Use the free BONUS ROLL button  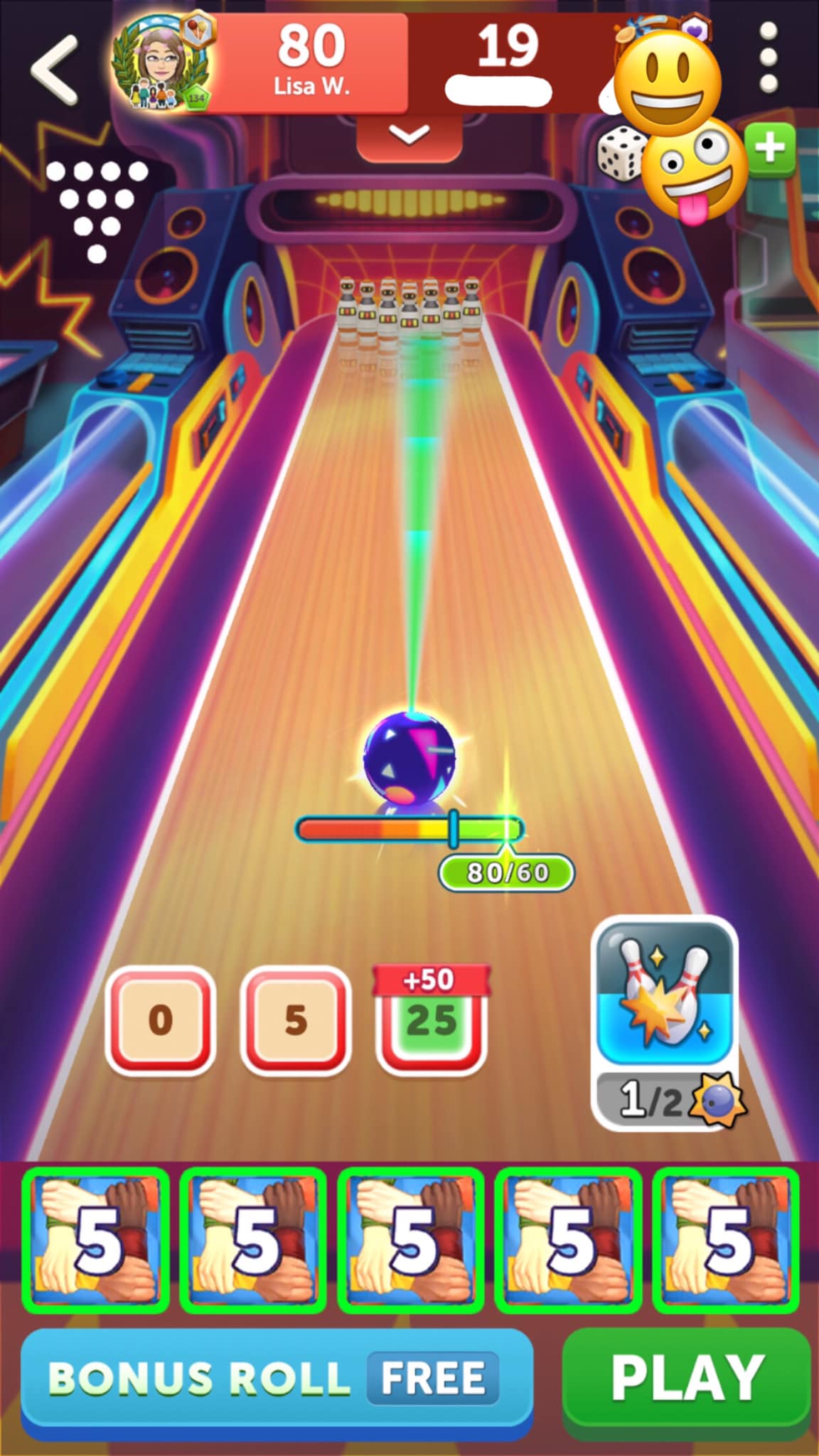[x=277, y=1380]
